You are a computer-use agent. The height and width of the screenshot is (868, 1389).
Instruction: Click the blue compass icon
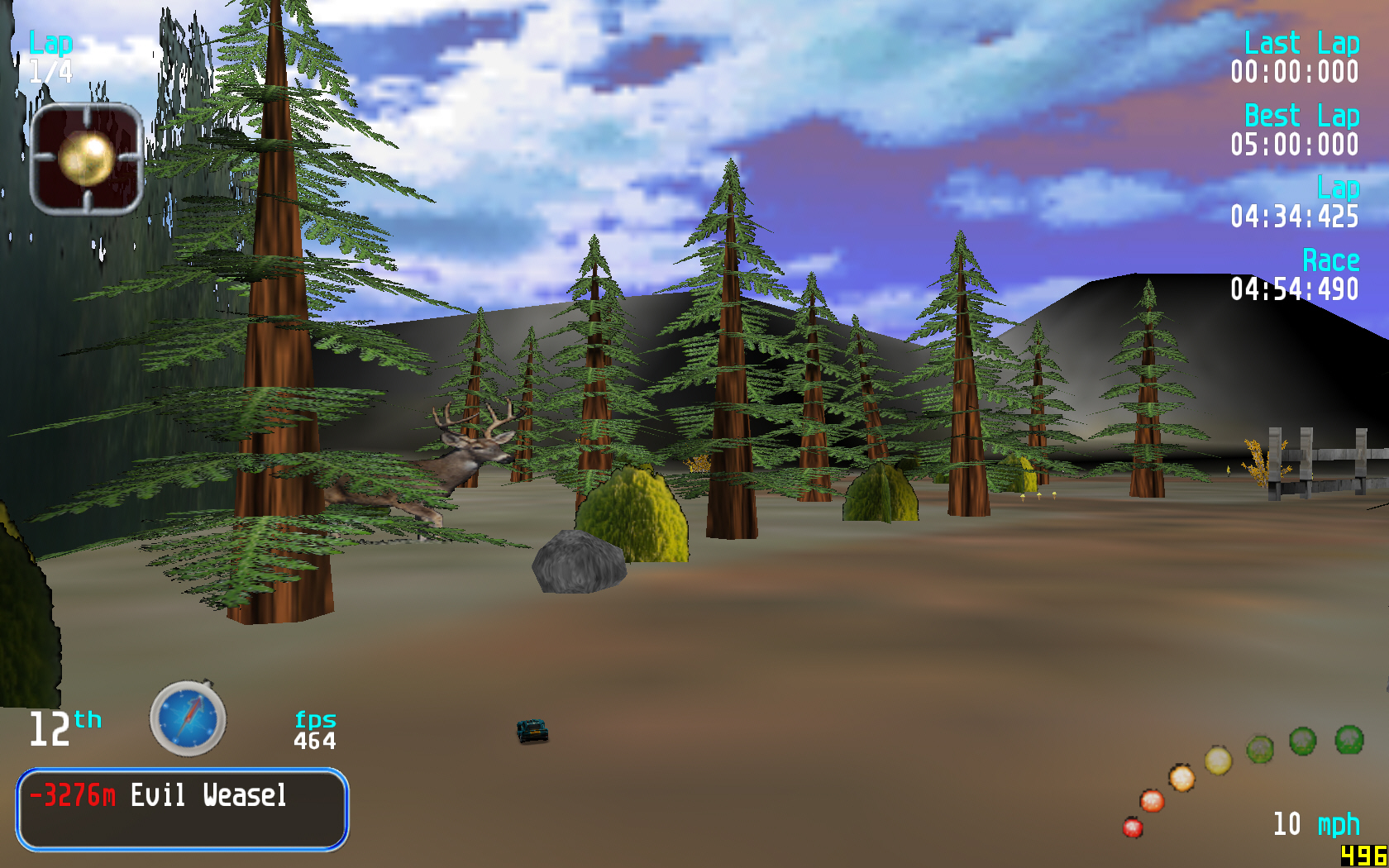188,718
